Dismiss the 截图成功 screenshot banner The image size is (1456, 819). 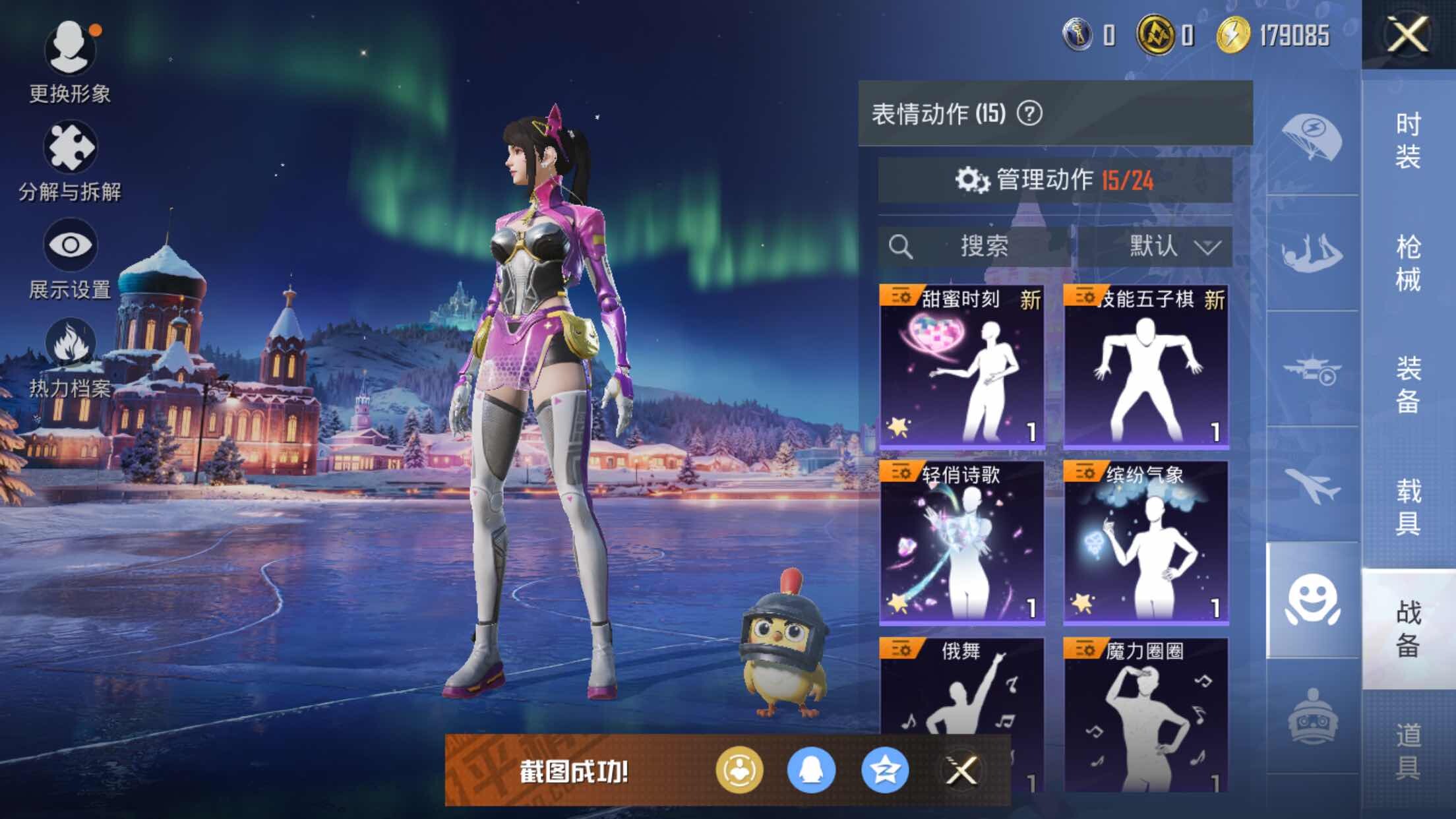tap(961, 770)
